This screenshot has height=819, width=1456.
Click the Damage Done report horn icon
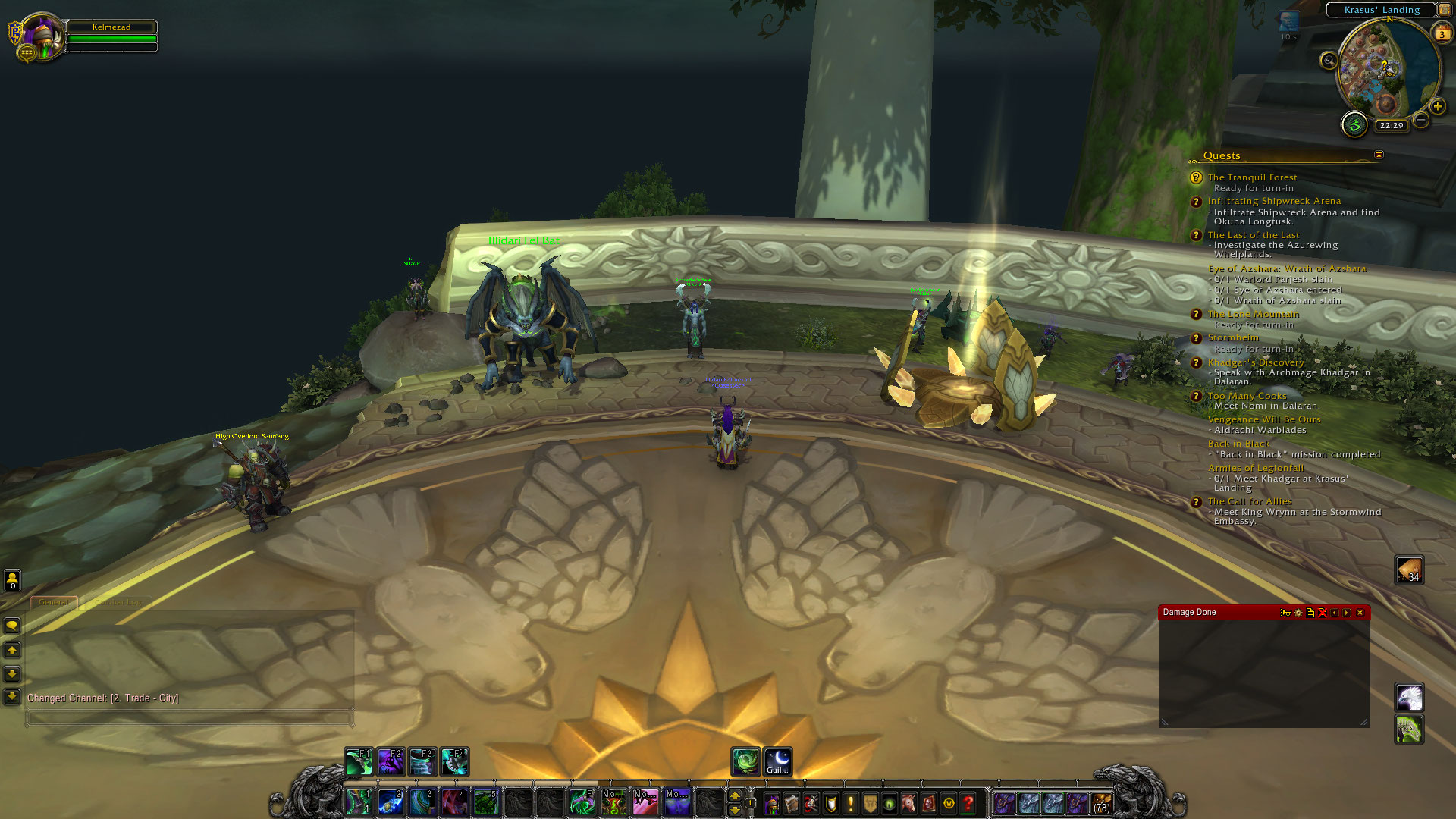(1285, 613)
